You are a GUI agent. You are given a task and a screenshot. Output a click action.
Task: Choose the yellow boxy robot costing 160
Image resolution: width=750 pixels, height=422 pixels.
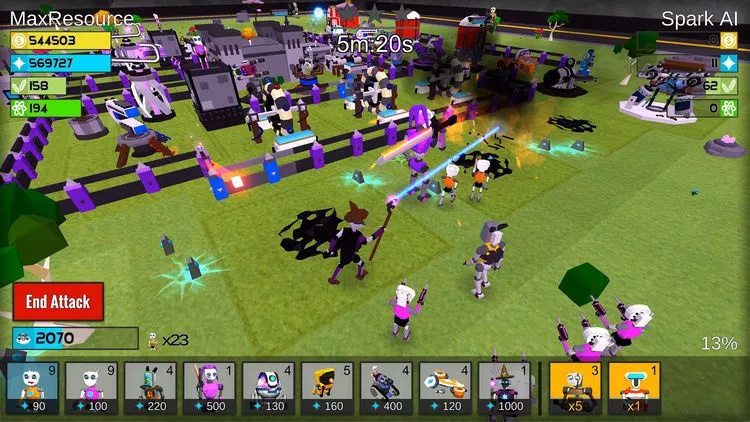pyautogui.click(x=327, y=388)
